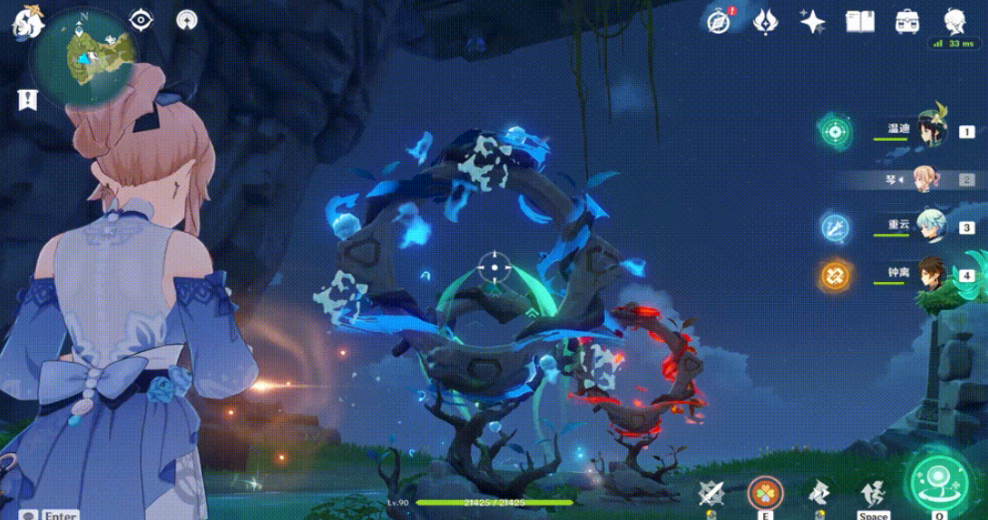The height and width of the screenshot is (520, 988).
Task: Switch to party member 重云
Action: pos(930,227)
